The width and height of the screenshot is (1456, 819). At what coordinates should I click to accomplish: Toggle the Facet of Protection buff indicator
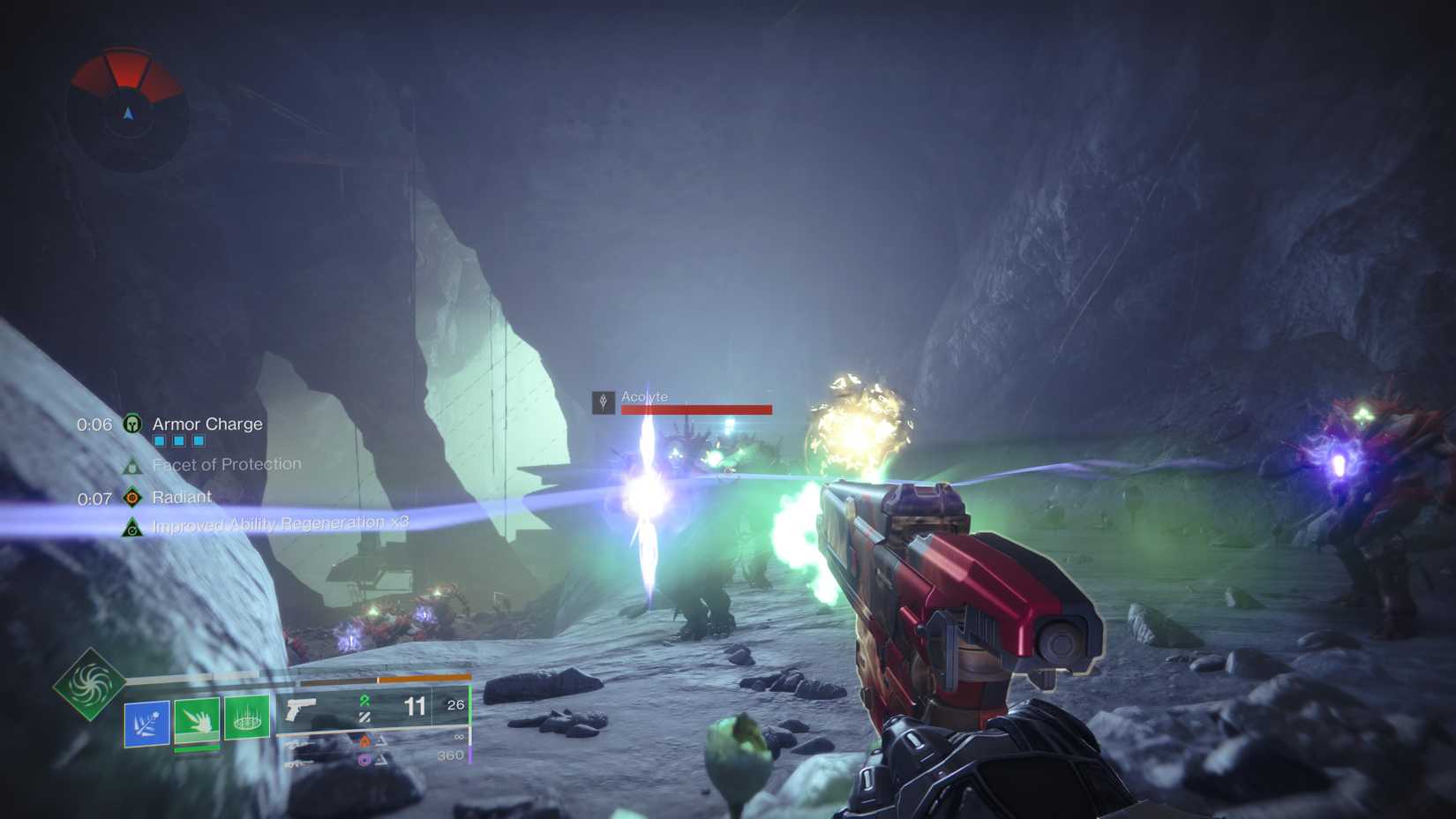pyautogui.click(x=134, y=465)
